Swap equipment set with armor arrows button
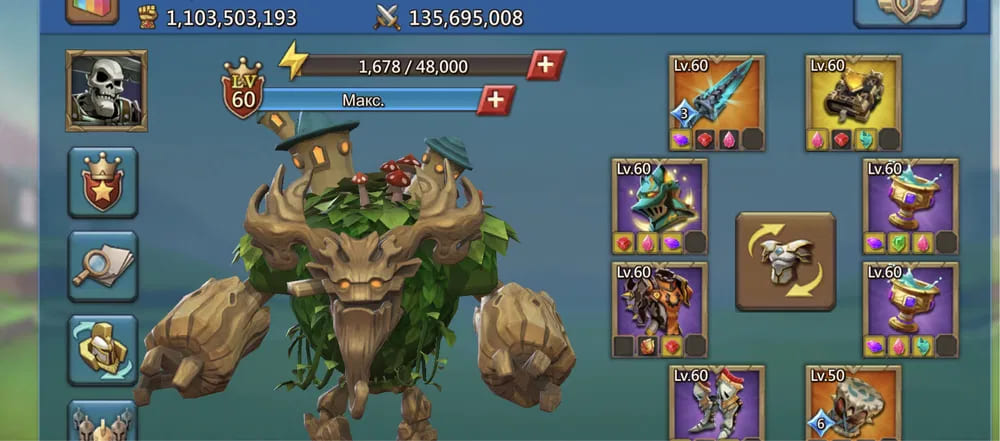Viewport: 1000px width, 441px height. 785,261
